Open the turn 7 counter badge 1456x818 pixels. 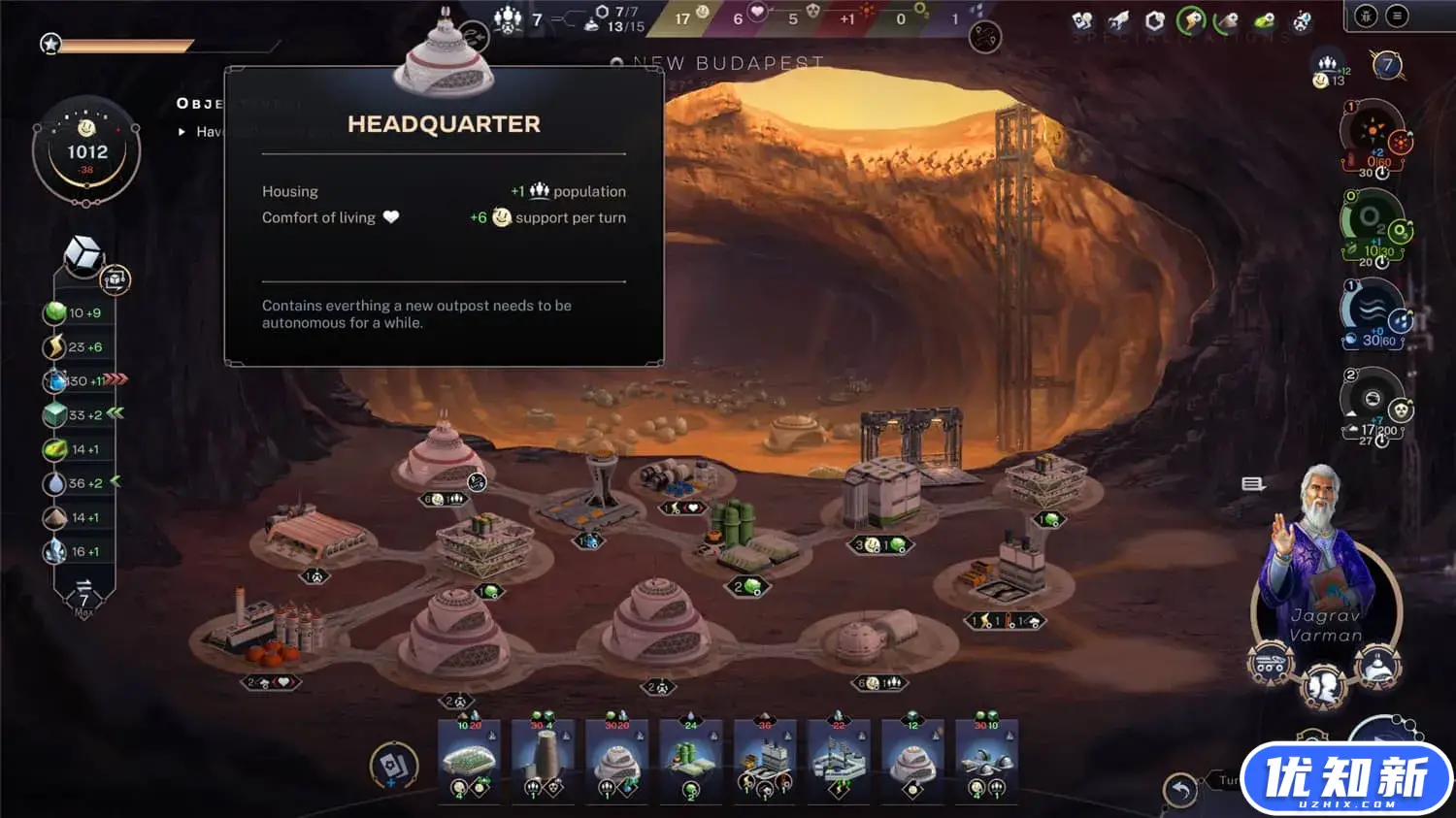tap(1387, 65)
